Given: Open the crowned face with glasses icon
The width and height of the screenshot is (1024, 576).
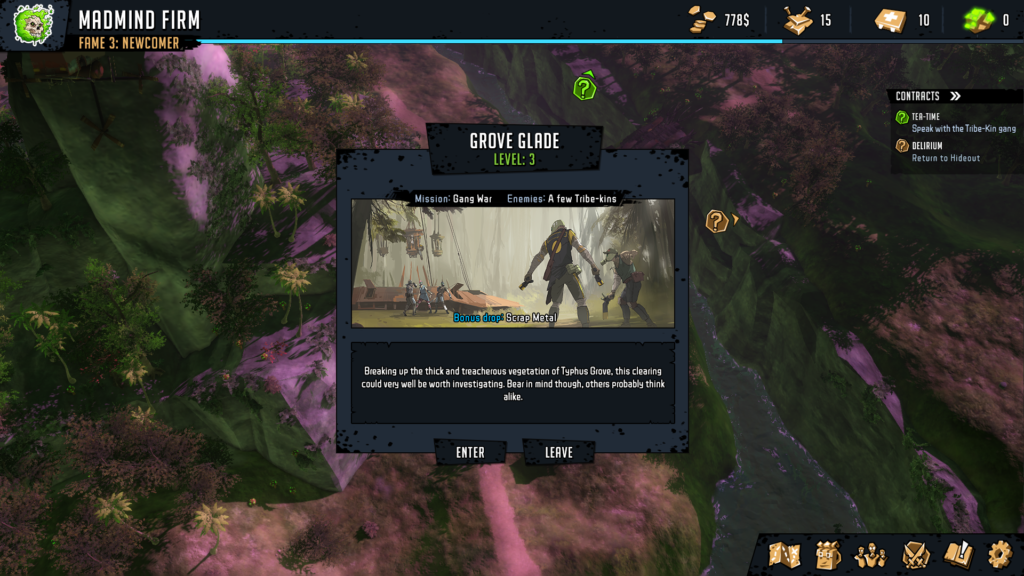Looking at the screenshot, I should (x=828, y=554).
